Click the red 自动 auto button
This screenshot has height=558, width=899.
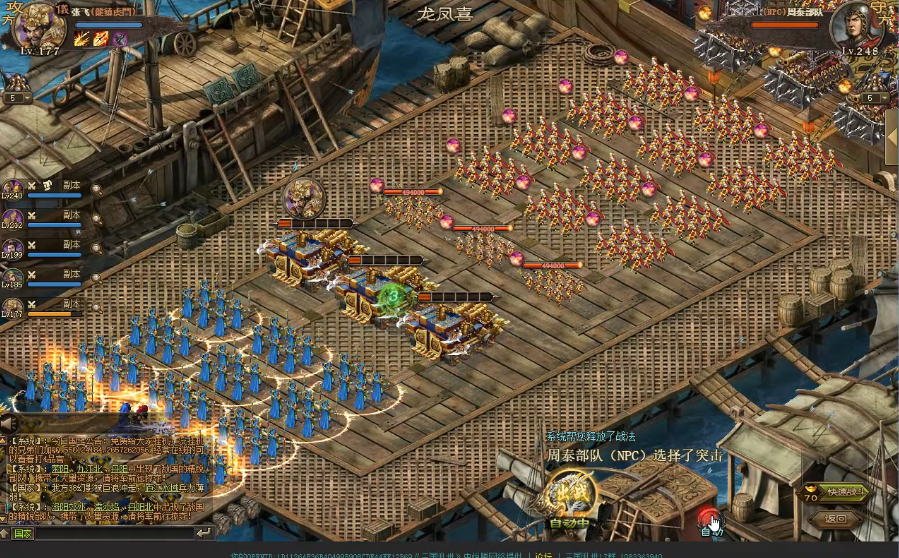pyautogui.click(x=709, y=520)
